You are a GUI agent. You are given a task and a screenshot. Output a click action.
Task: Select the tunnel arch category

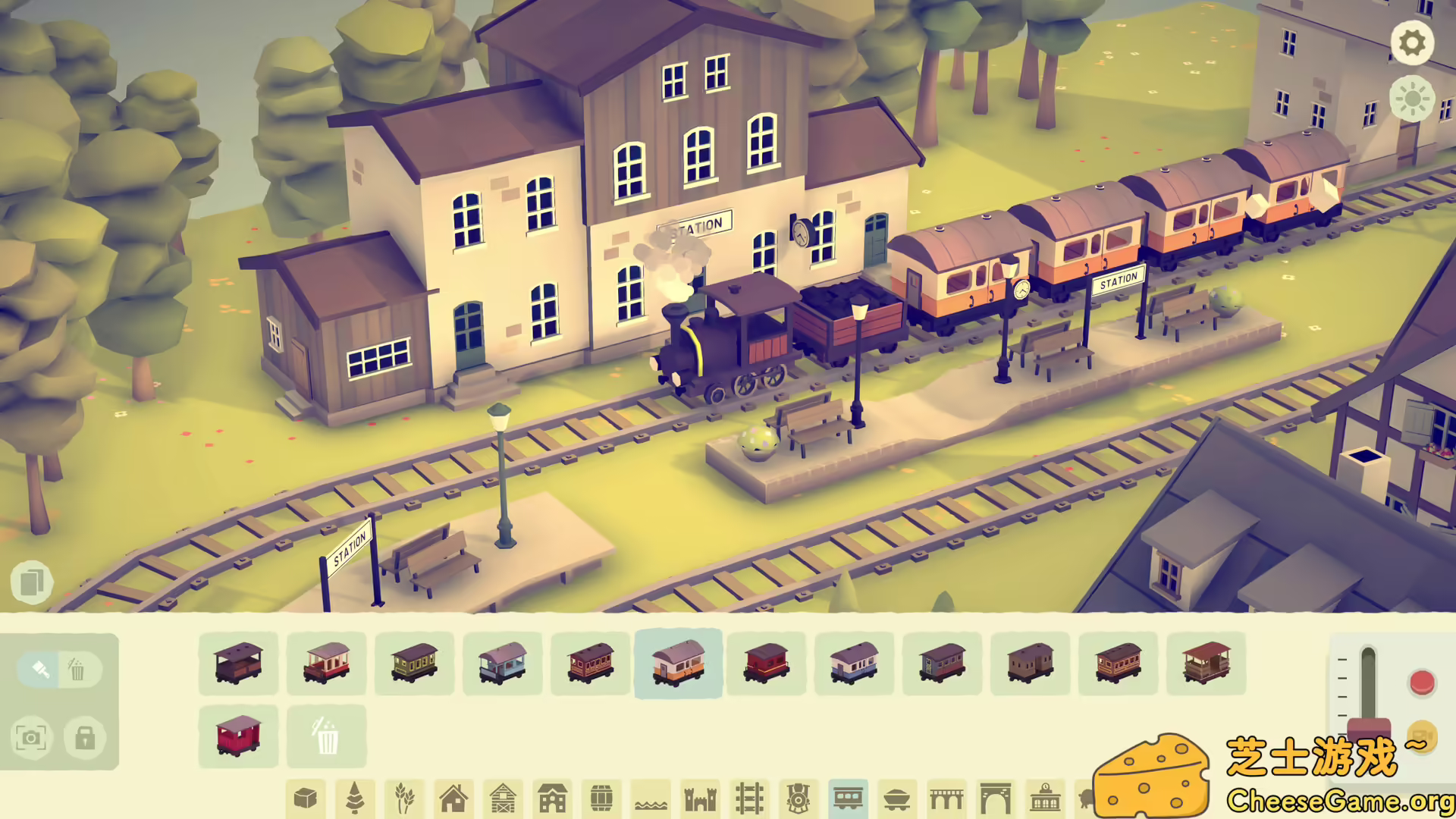pos(996,799)
